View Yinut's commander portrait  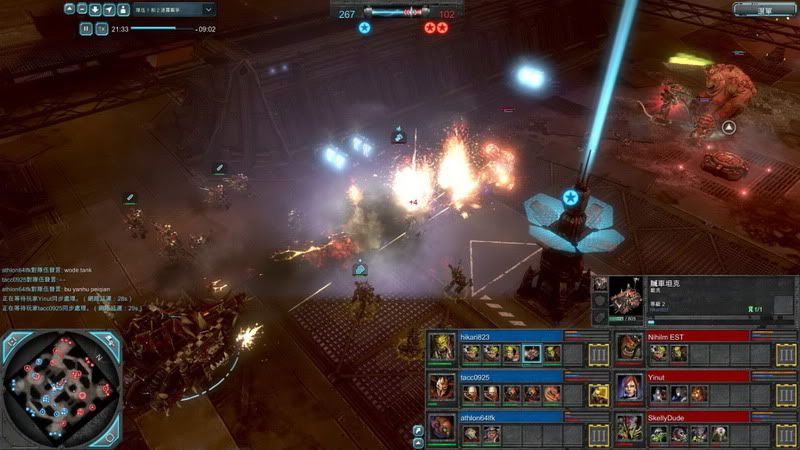(x=628, y=387)
